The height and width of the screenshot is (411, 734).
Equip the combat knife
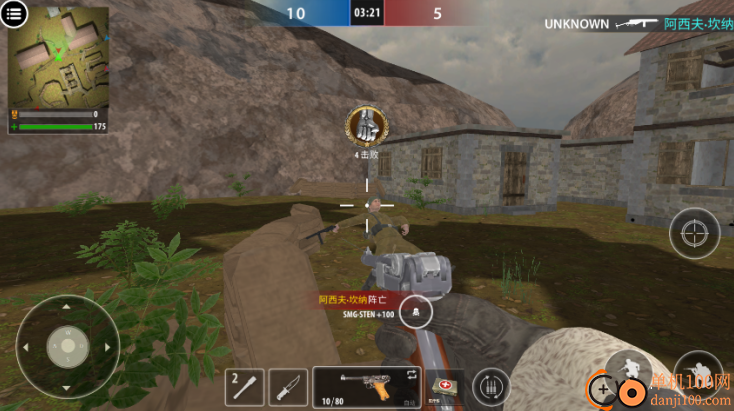click(288, 385)
